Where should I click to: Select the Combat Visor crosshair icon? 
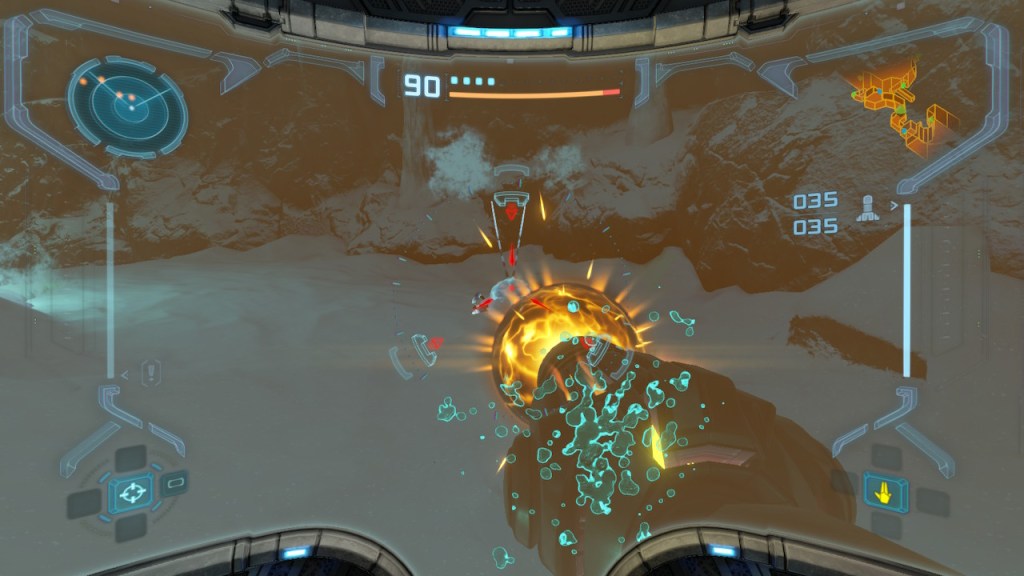(129, 492)
